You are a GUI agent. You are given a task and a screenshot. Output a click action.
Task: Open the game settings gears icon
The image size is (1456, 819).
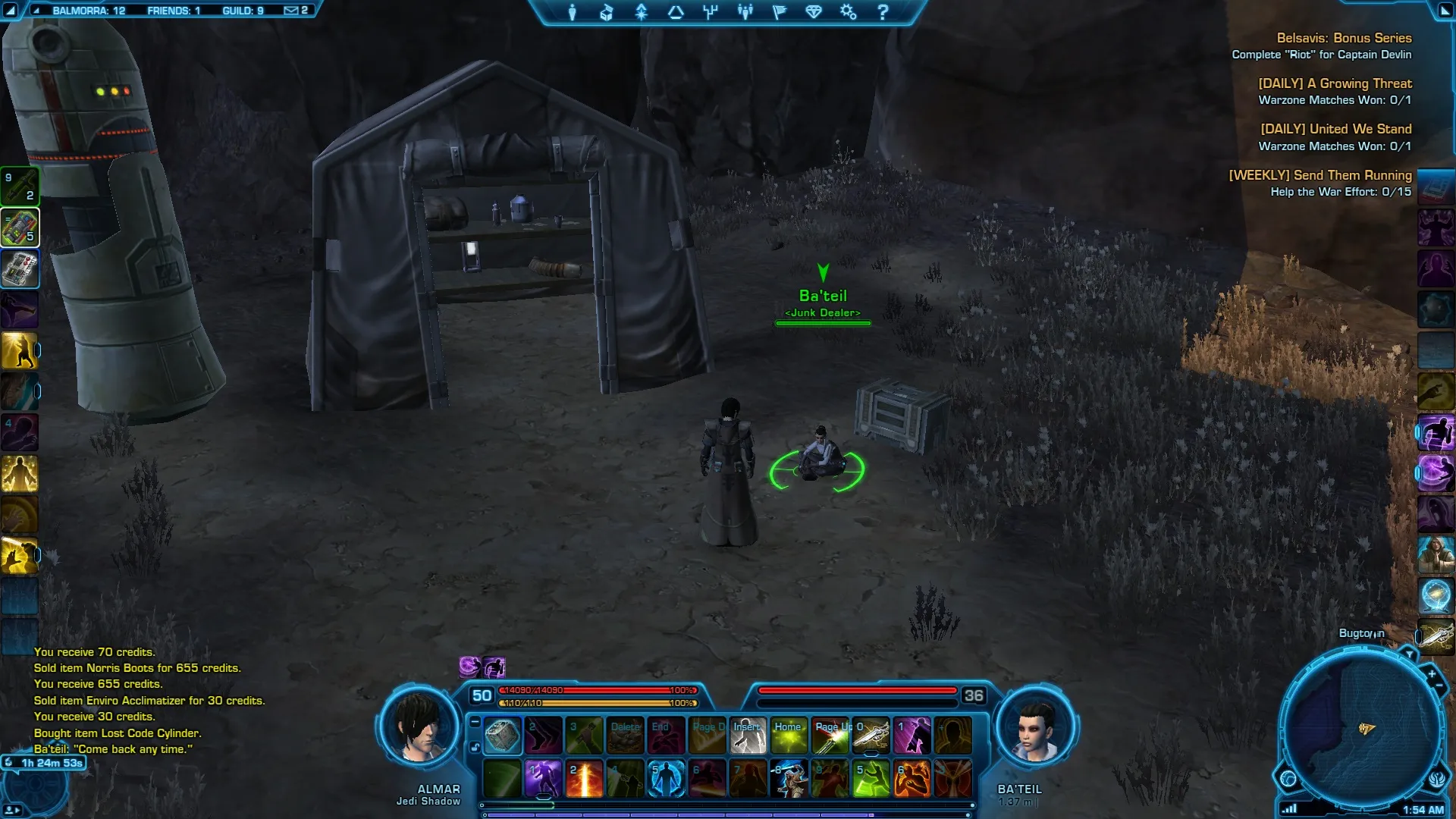click(848, 12)
